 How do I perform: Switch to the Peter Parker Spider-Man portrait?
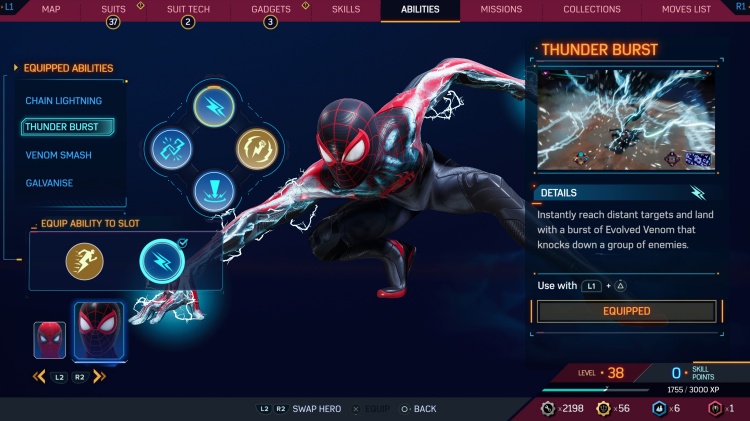pos(49,340)
